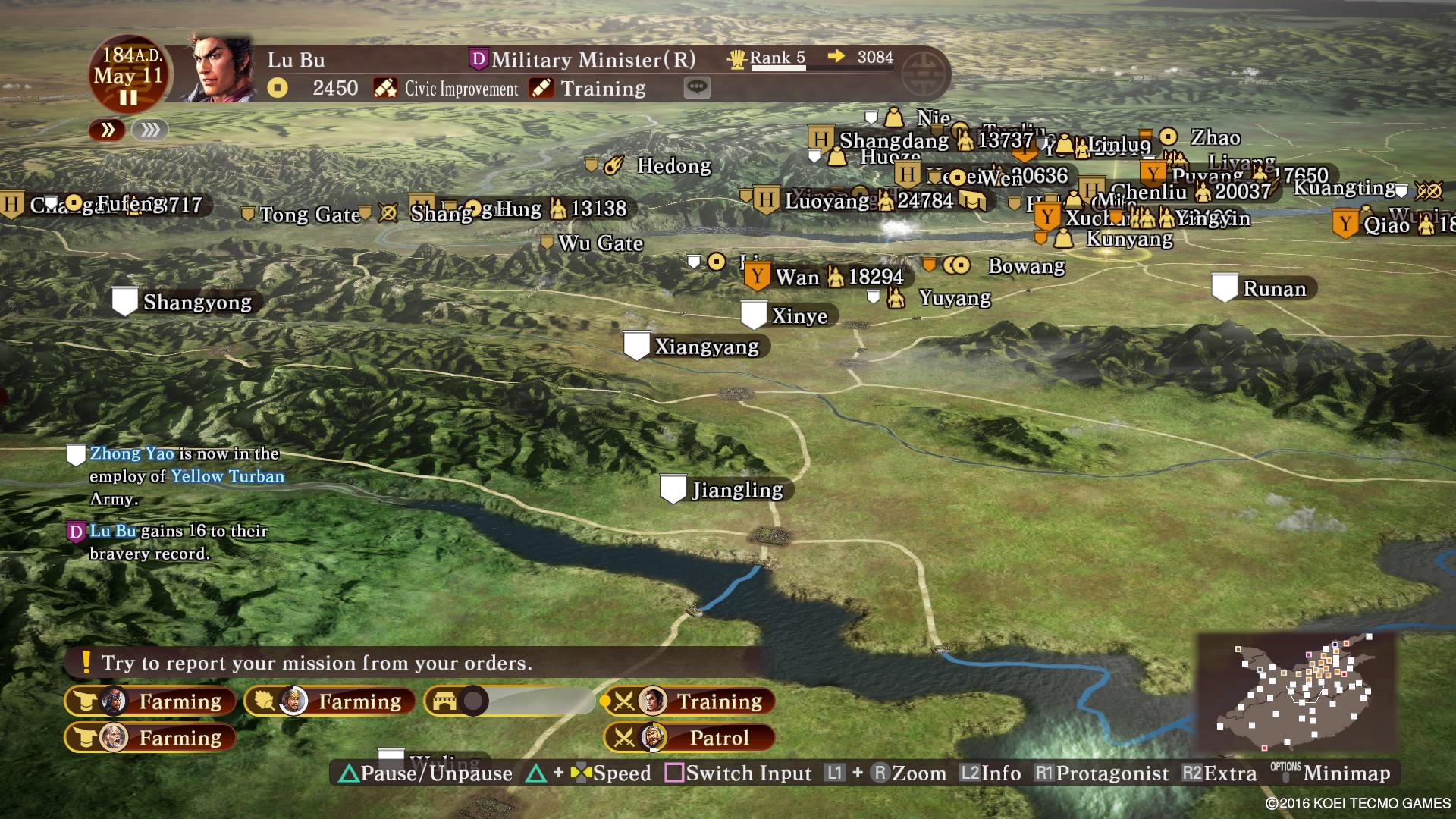Select the Luoyang city label
The height and width of the screenshot is (819, 1456).
826,201
